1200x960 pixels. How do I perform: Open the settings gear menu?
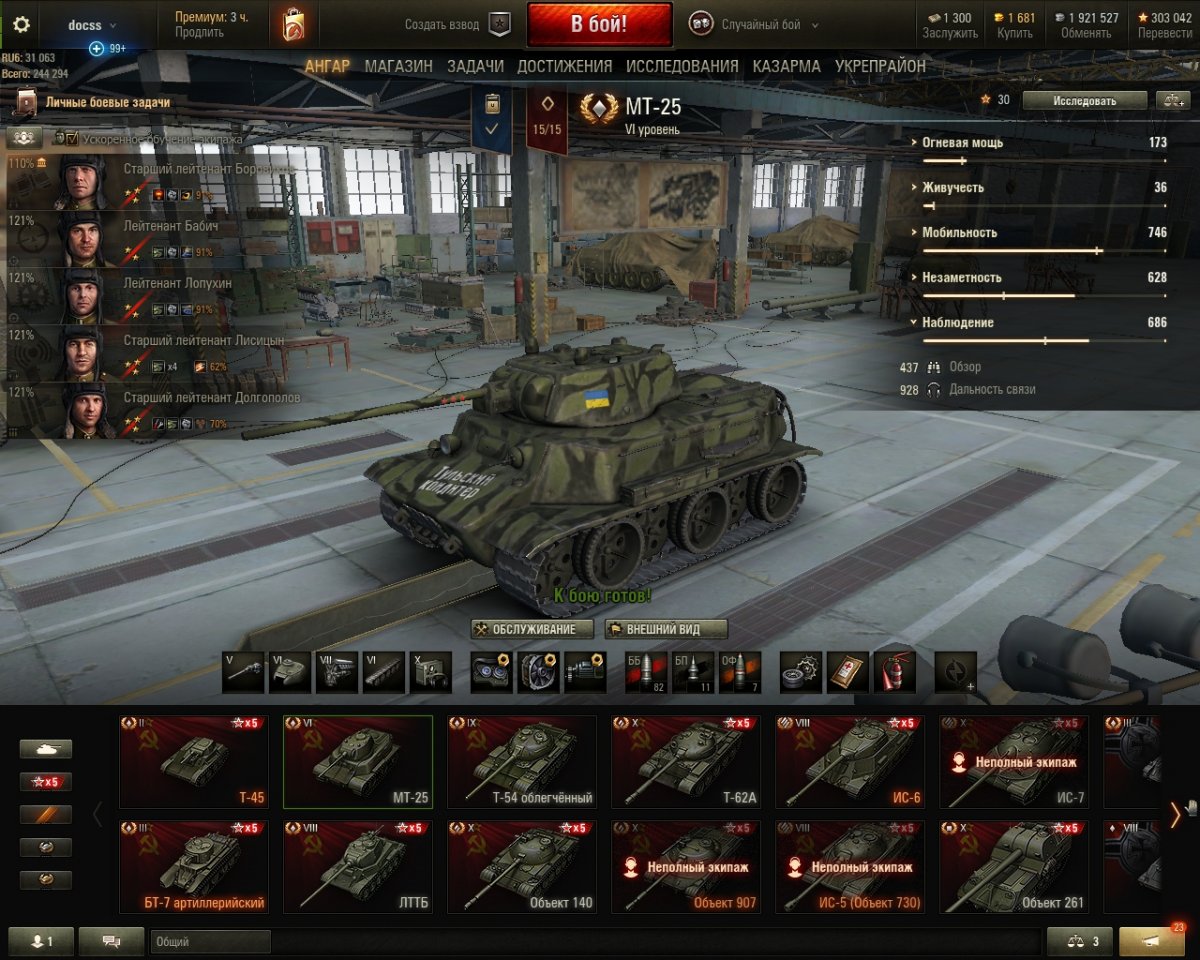21,25
